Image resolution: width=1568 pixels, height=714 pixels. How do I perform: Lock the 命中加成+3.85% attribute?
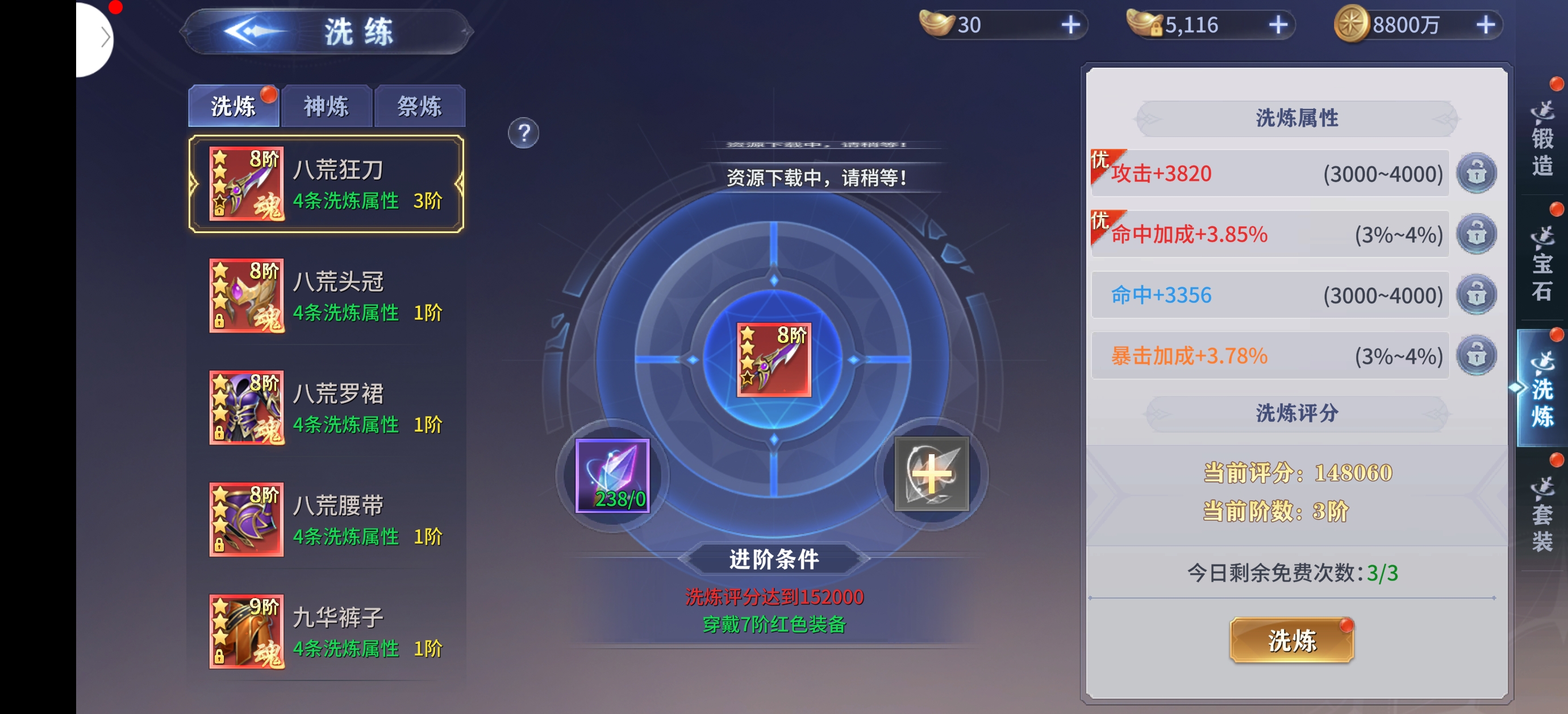[1476, 235]
